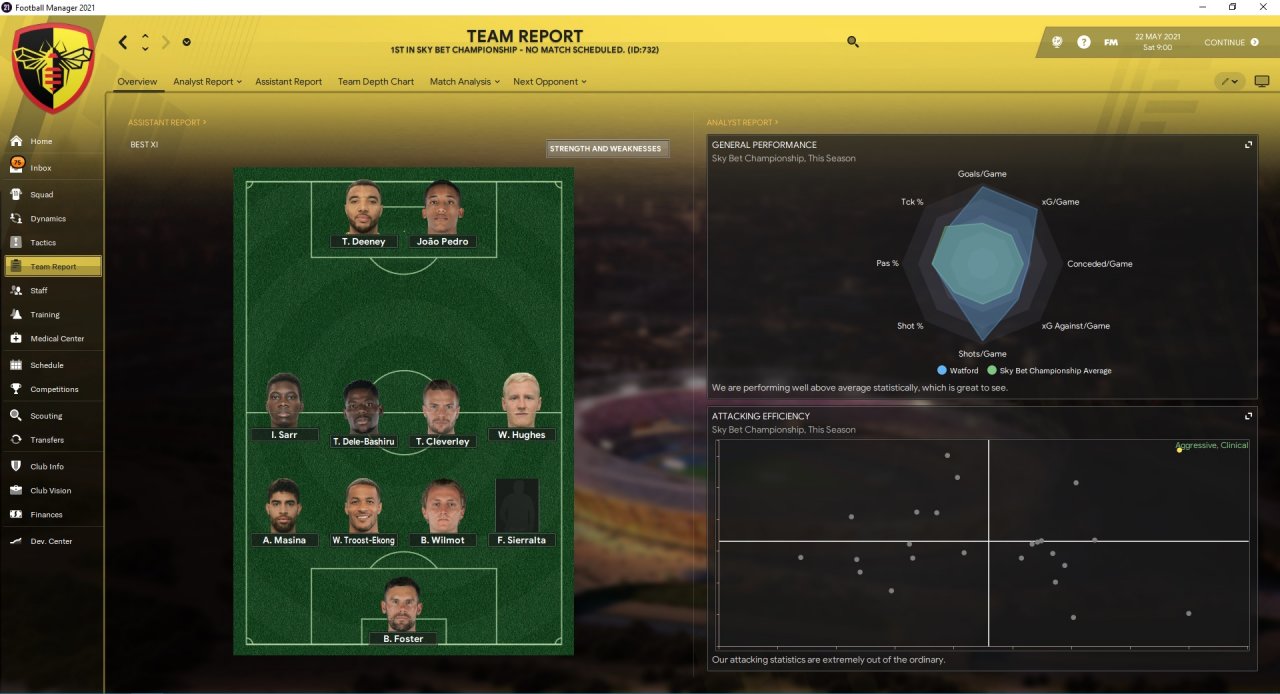Expand the General Performance panel
The width and height of the screenshot is (1280, 694).
(x=1248, y=145)
